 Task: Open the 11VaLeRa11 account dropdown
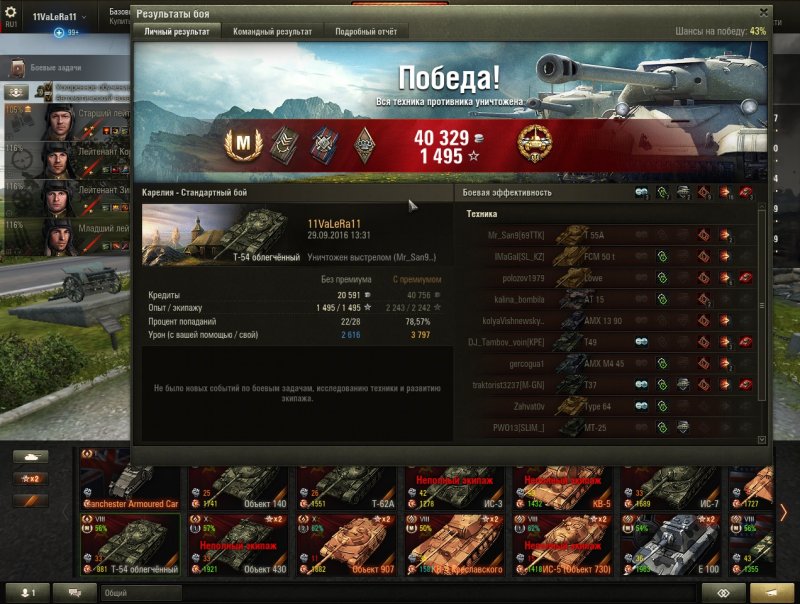point(60,17)
